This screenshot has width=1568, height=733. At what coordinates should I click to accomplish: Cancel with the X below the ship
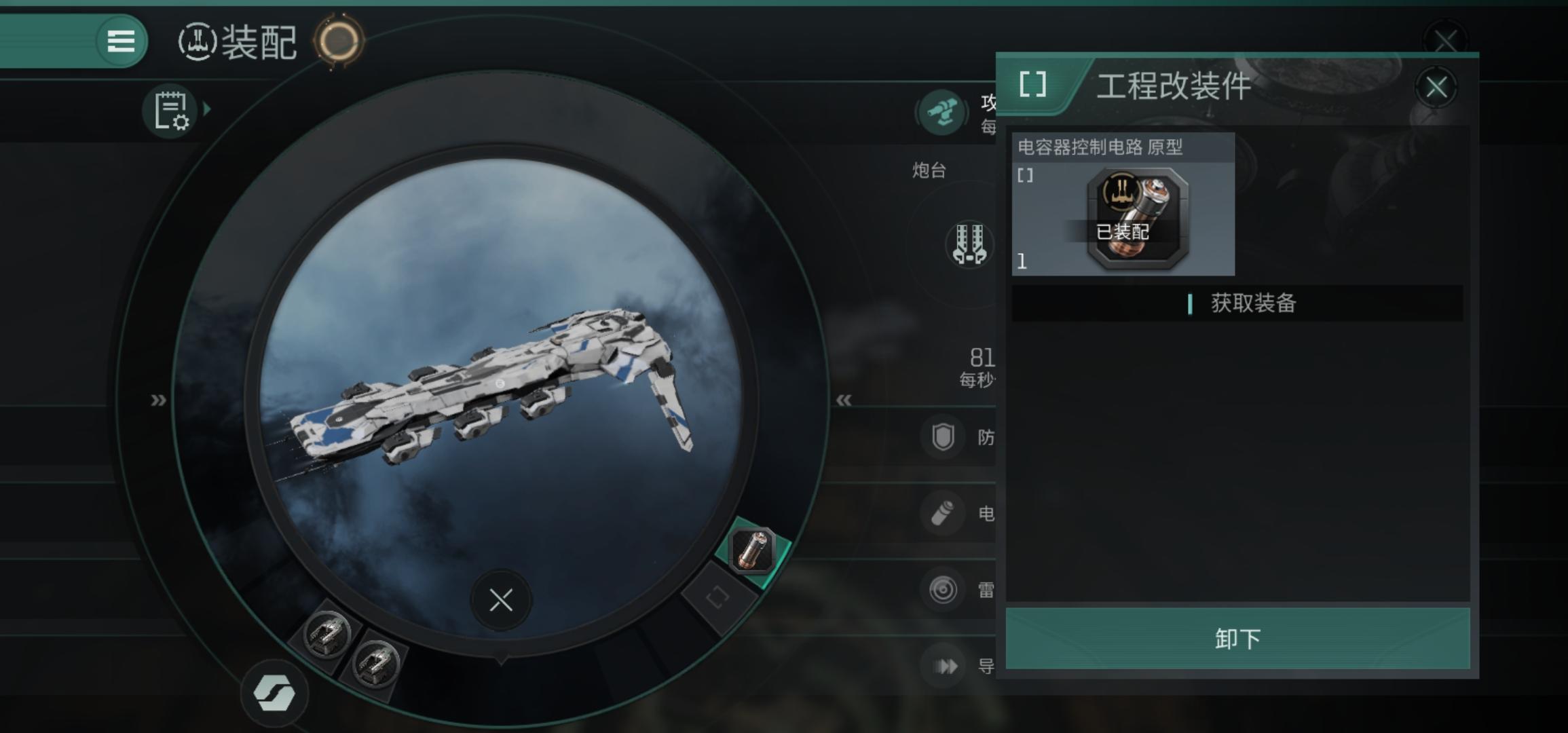coord(501,600)
